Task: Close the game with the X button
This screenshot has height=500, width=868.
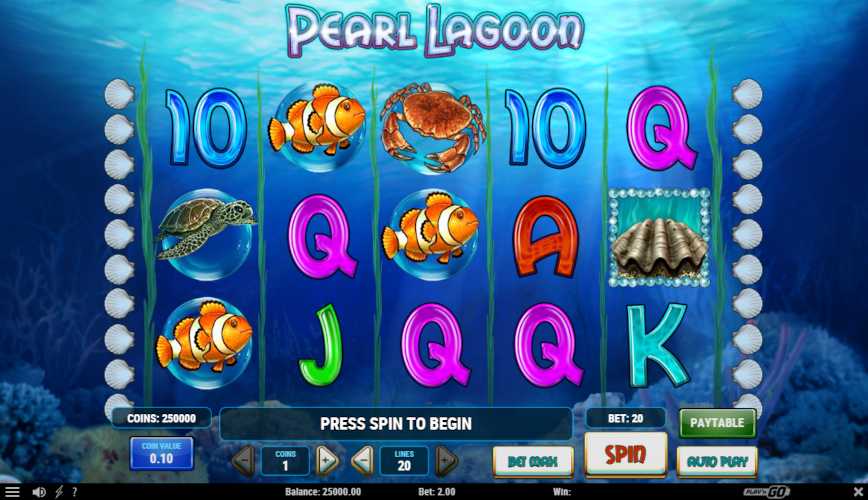Action: pos(856,492)
